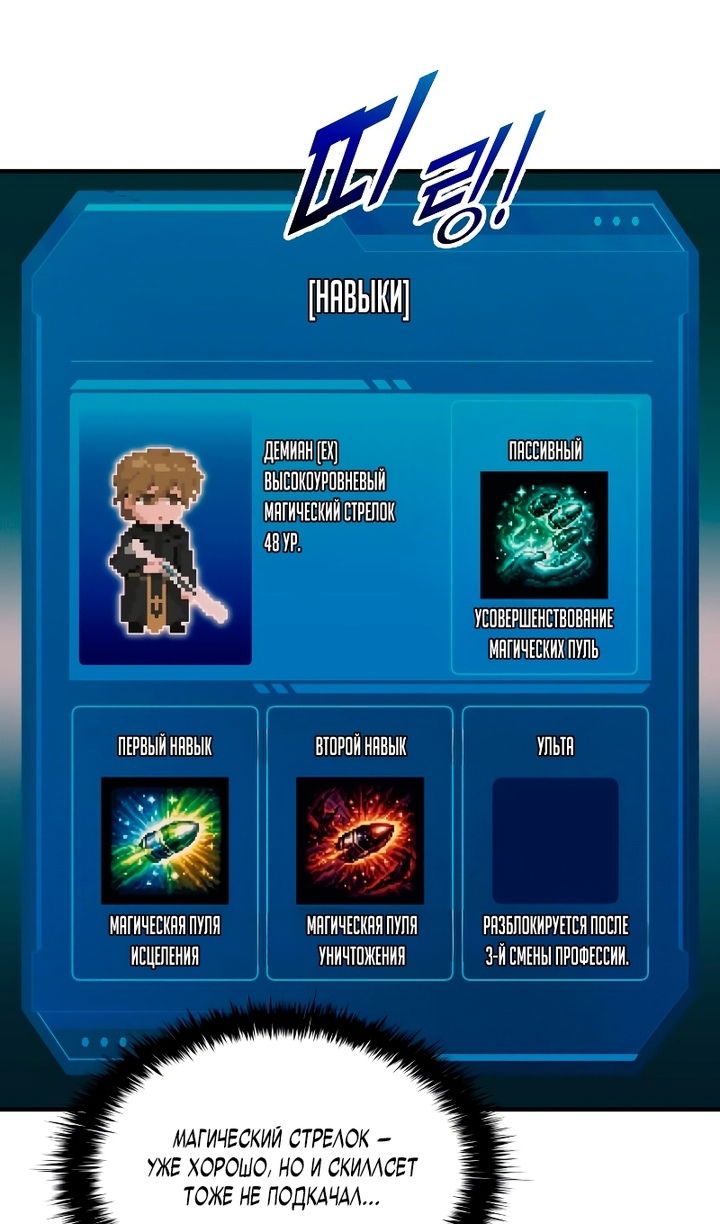Select the passive magic bullet enhancement icon
This screenshot has width=720, height=1224.
click(544, 535)
